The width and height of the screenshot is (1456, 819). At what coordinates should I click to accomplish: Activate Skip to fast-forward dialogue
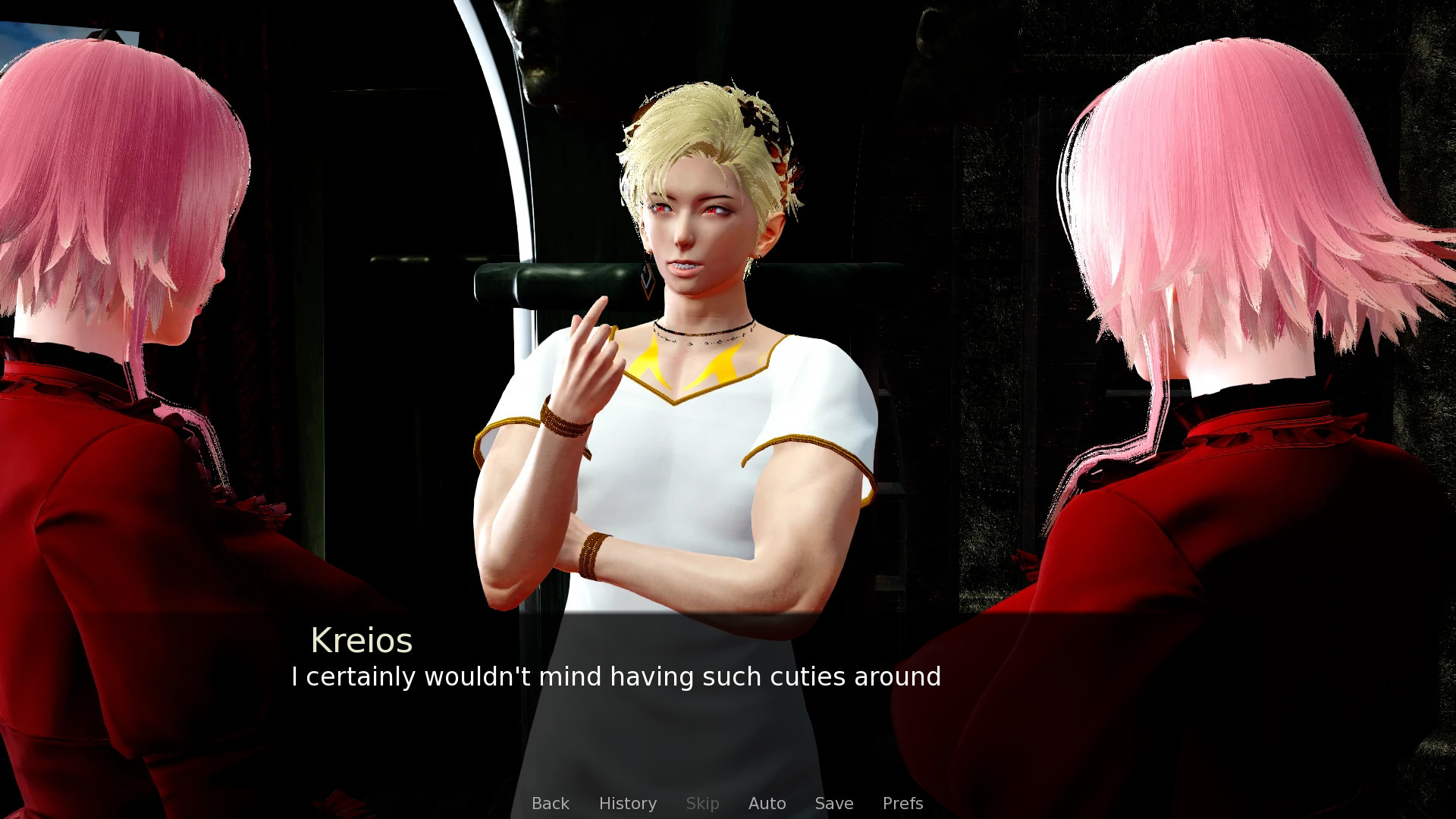pos(702,803)
